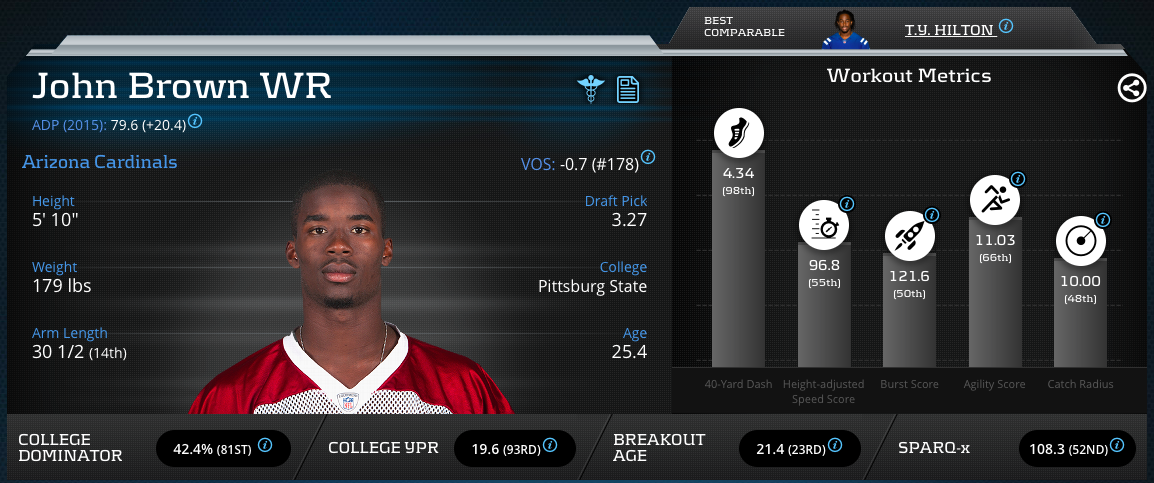Screen dimensions: 1154x483
Task: Select the Agility Score runner icon
Action: click(x=995, y=199)
